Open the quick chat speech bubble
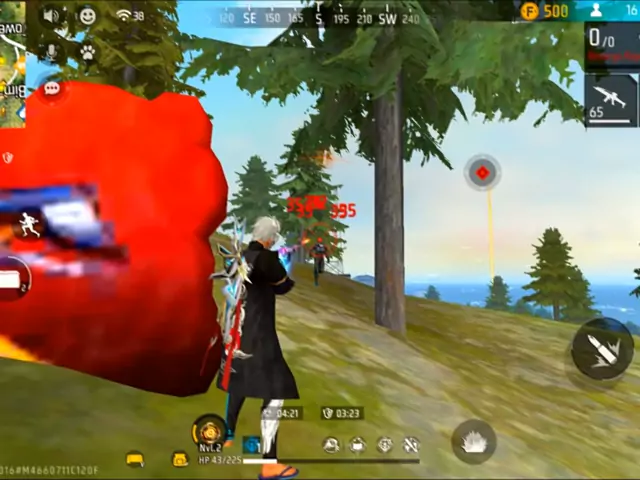Viewport: 640px width, 480px height. point(52,89)
